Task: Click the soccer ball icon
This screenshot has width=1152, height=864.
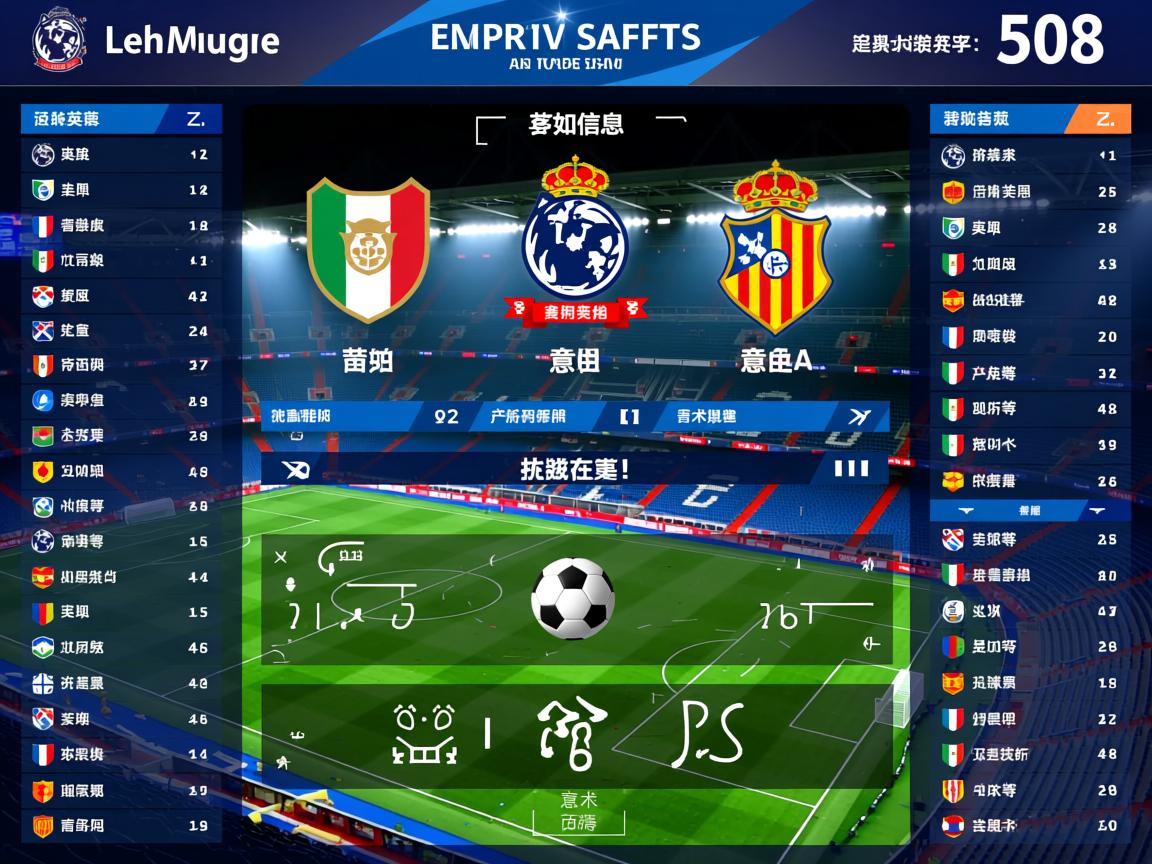Action: click(x=572, y=598)
